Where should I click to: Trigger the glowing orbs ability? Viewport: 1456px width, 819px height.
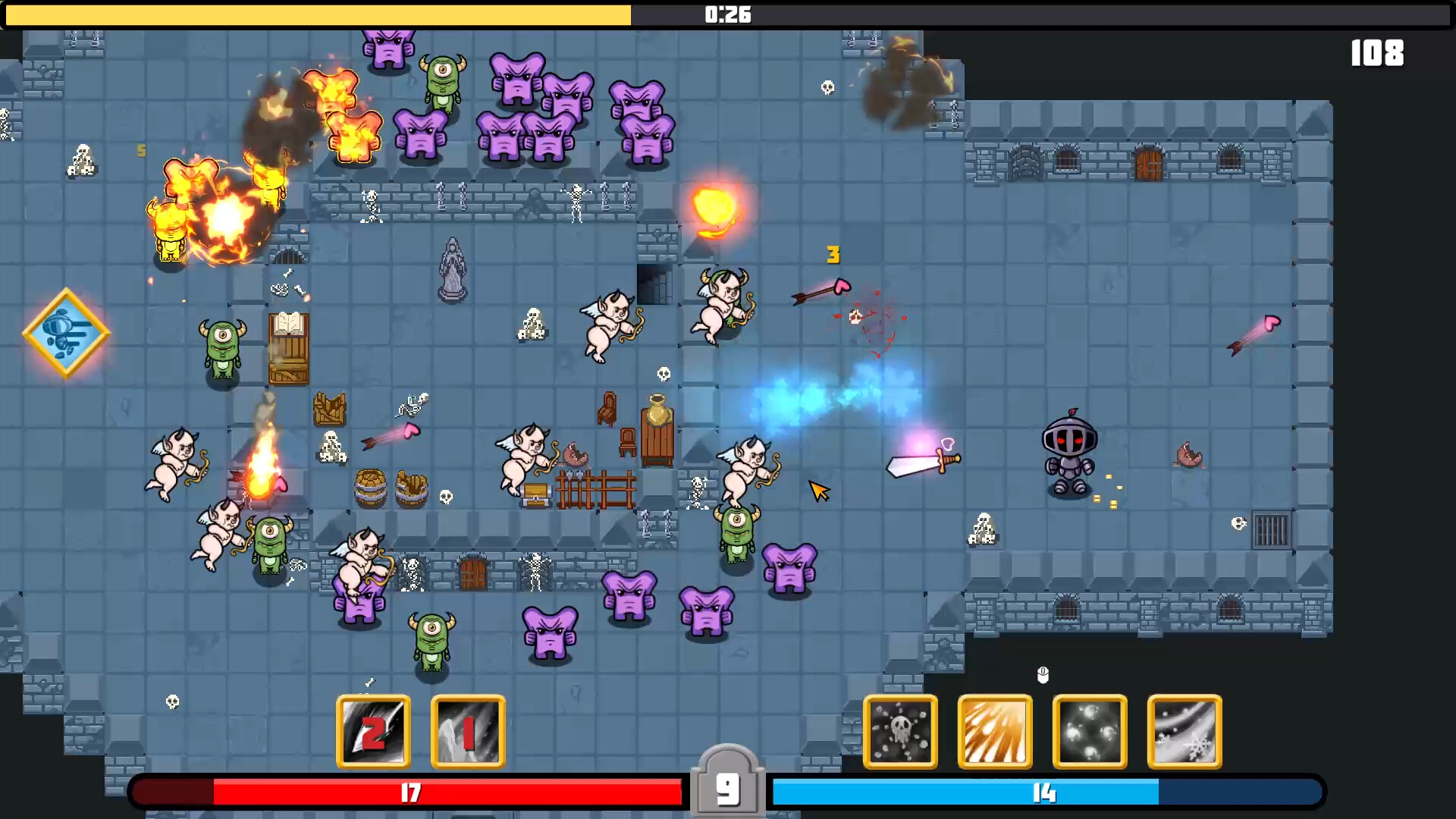1090,732
